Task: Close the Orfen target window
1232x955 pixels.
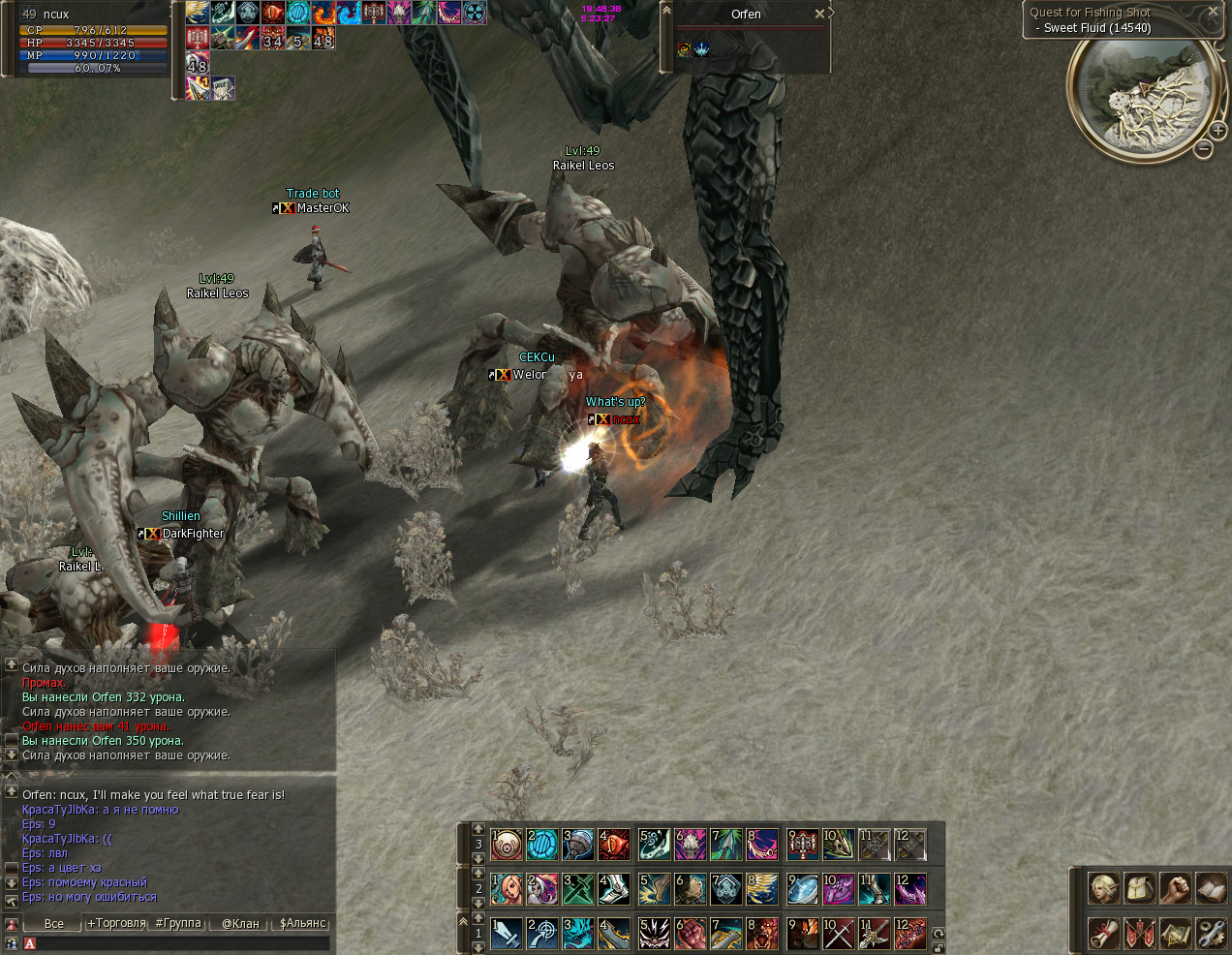Action: click(819, 14)
